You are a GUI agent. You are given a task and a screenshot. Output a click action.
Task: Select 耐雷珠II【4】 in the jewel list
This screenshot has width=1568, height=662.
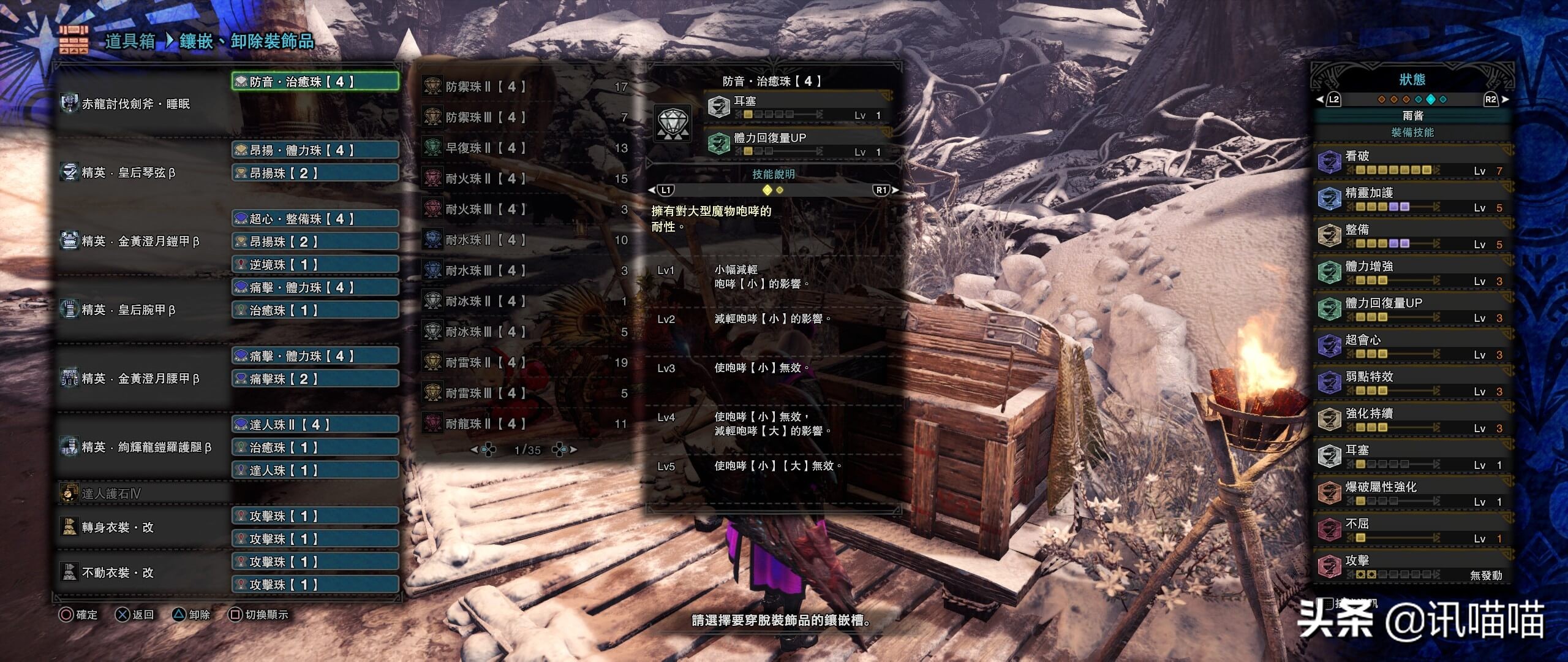tap(526, 362)
